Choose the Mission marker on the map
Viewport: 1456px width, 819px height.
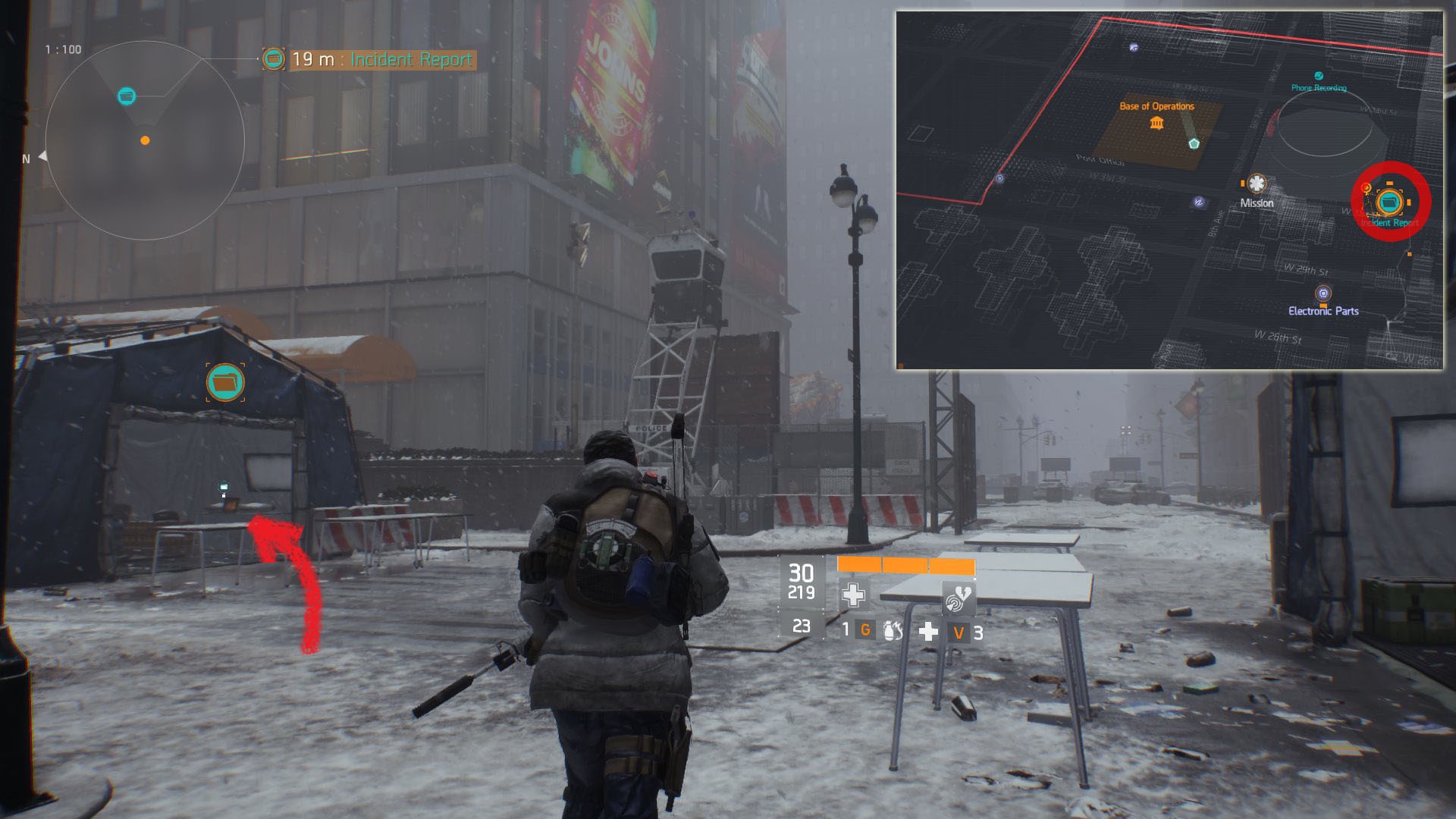click(1257, 184)
